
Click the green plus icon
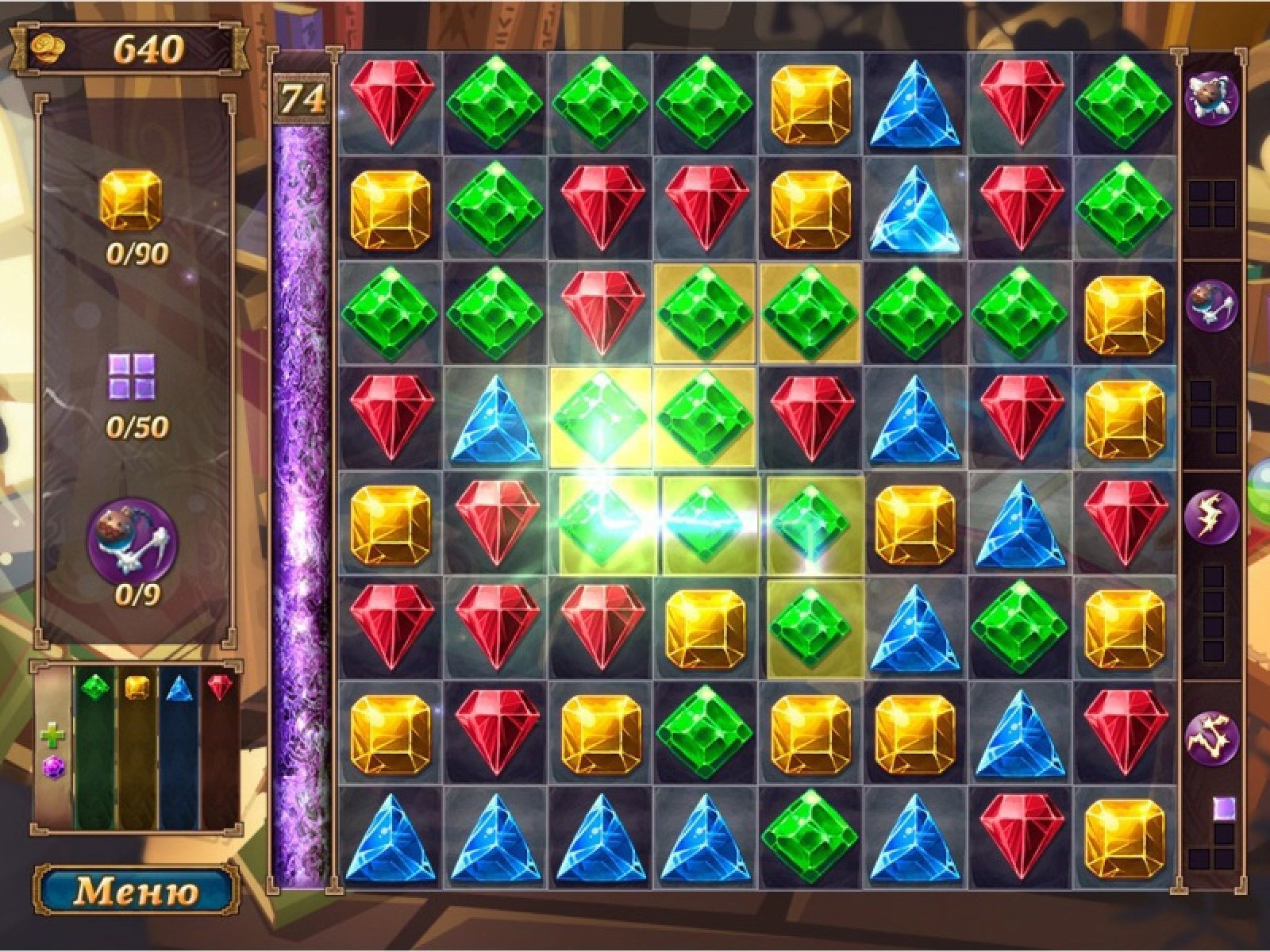click(x=52, y=737)
